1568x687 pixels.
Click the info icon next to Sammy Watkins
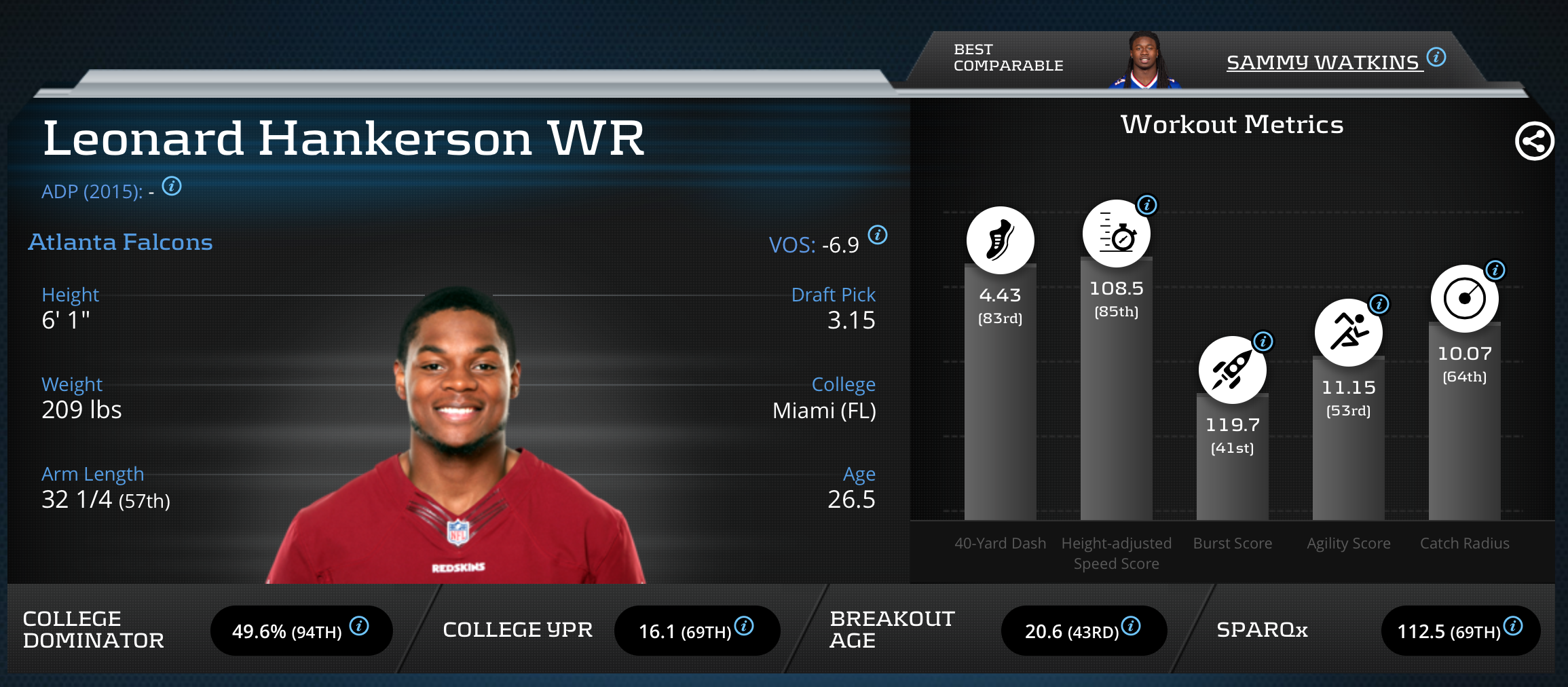pyautogui.click(x=1436, y=57)
